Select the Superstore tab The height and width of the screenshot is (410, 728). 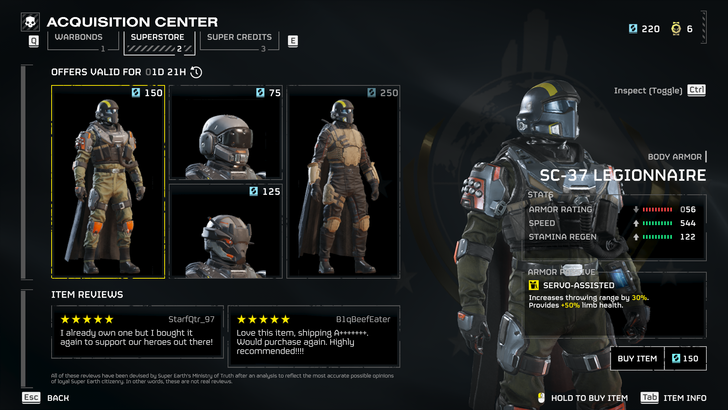click(155, 40)
